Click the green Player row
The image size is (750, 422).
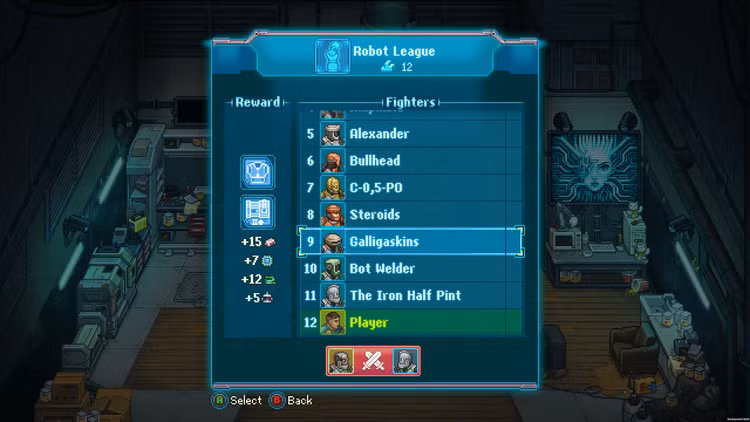(x=410, y=323)
